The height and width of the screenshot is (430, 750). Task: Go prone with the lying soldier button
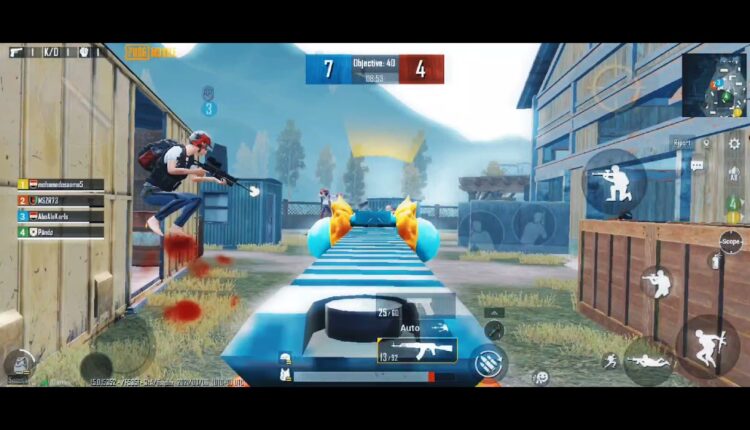coord(648,358)
